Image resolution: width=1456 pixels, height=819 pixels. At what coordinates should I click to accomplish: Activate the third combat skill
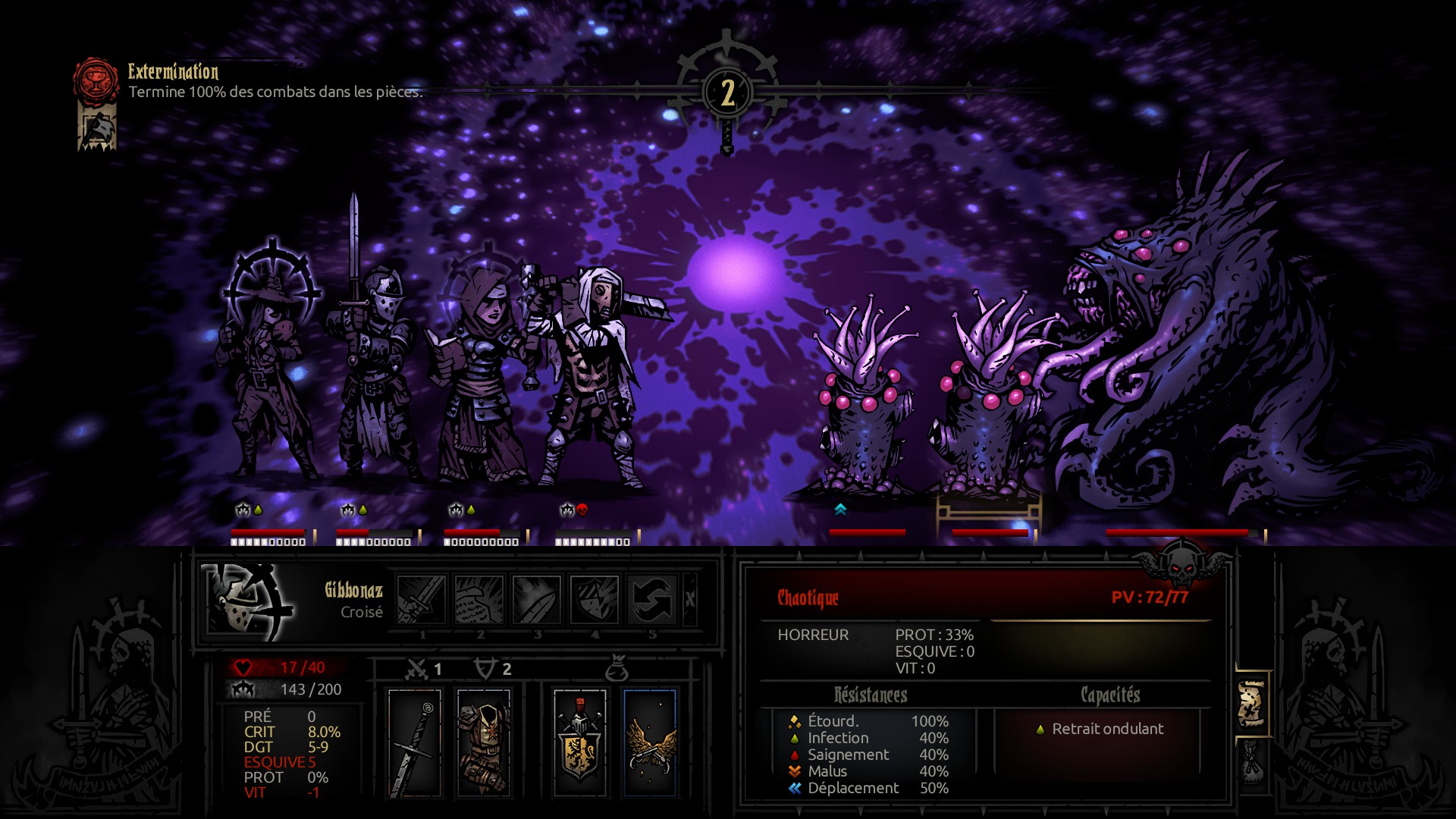(x=537, y=599)
